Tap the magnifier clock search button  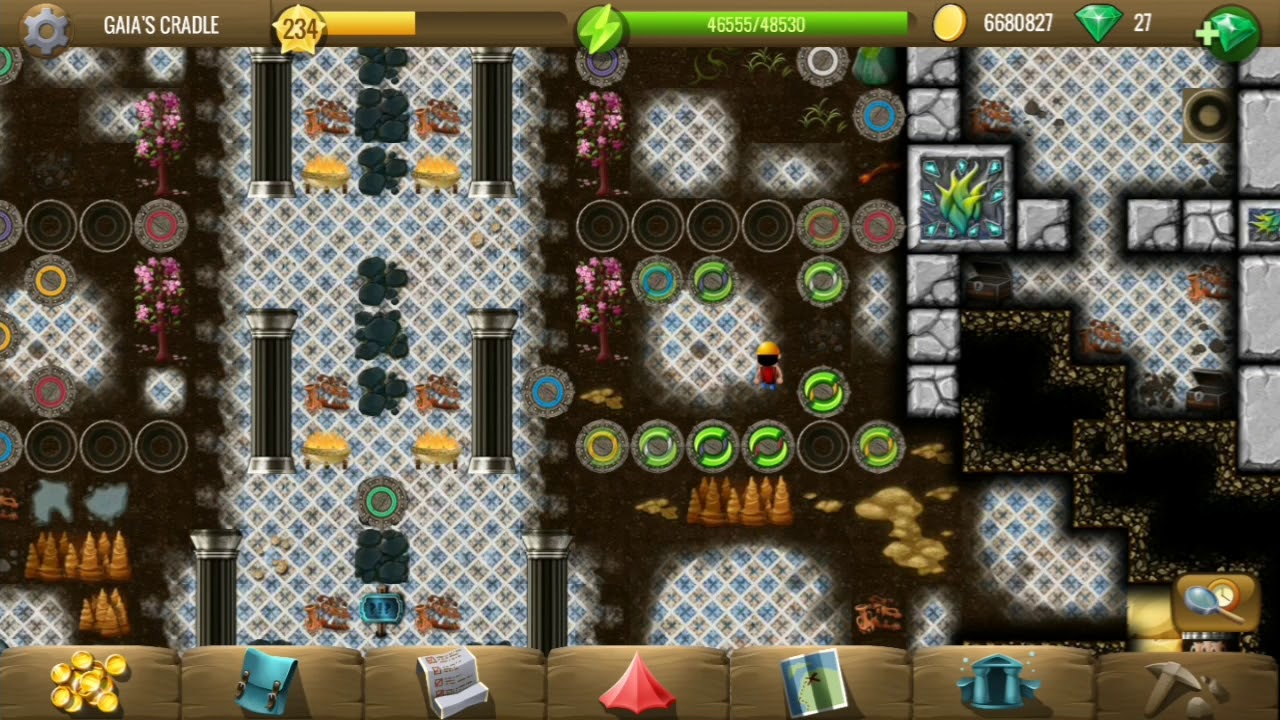pyautogui.click(x=1216, y=601)
